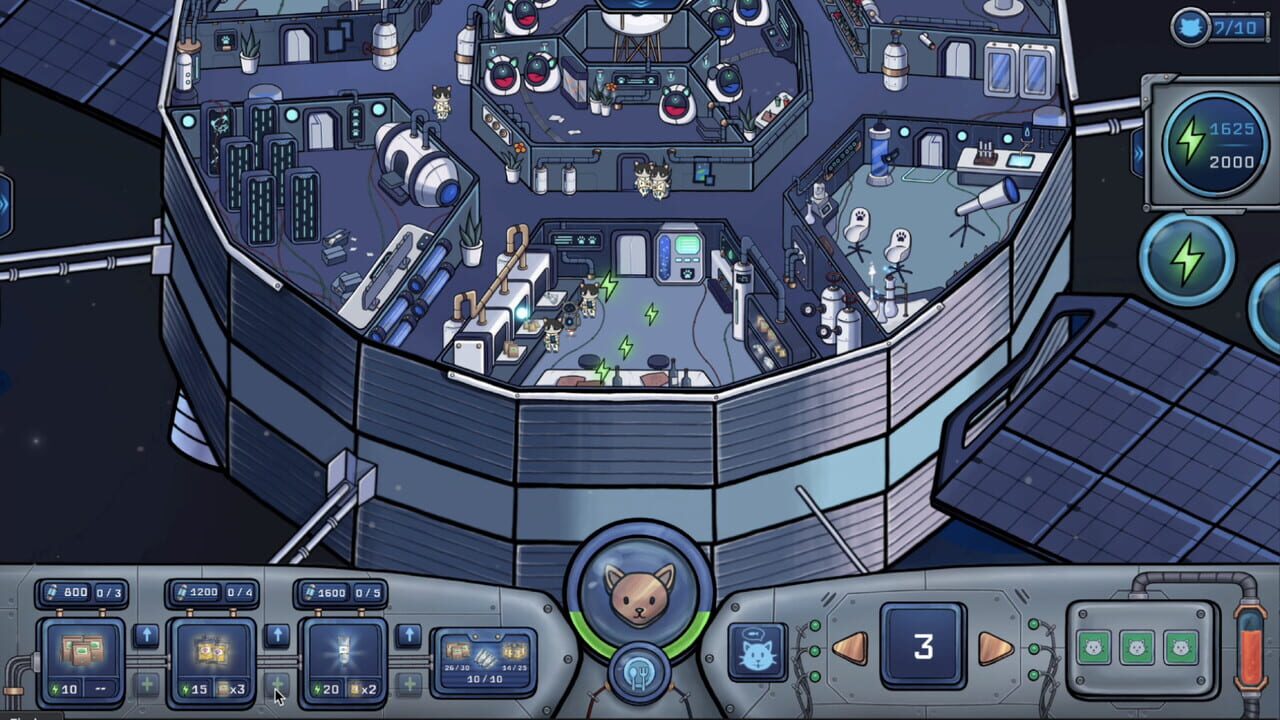Select the light beacon production module

click(x=345, y=652)
